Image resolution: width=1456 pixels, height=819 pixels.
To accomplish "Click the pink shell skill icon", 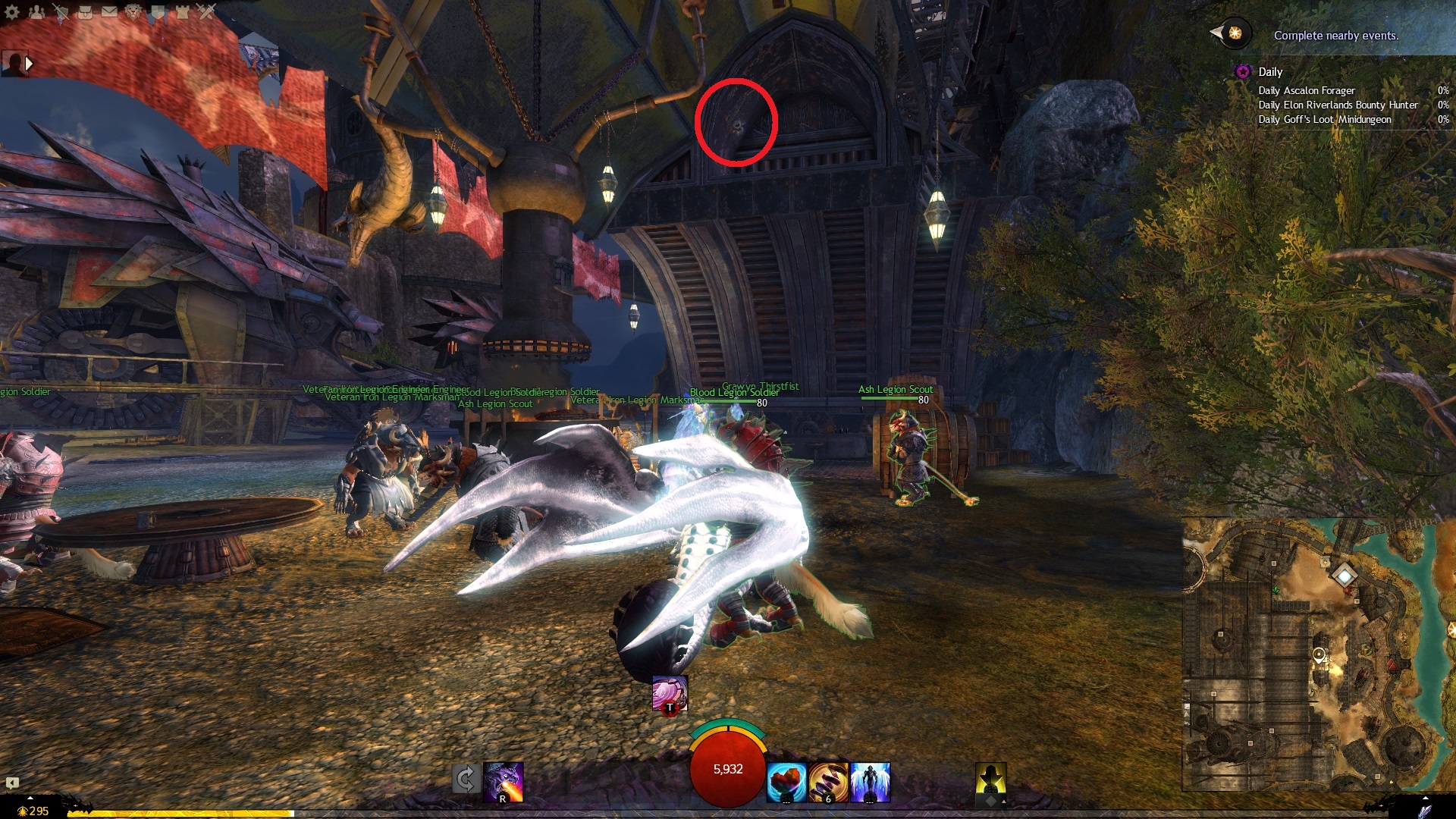I will point(670,693).
